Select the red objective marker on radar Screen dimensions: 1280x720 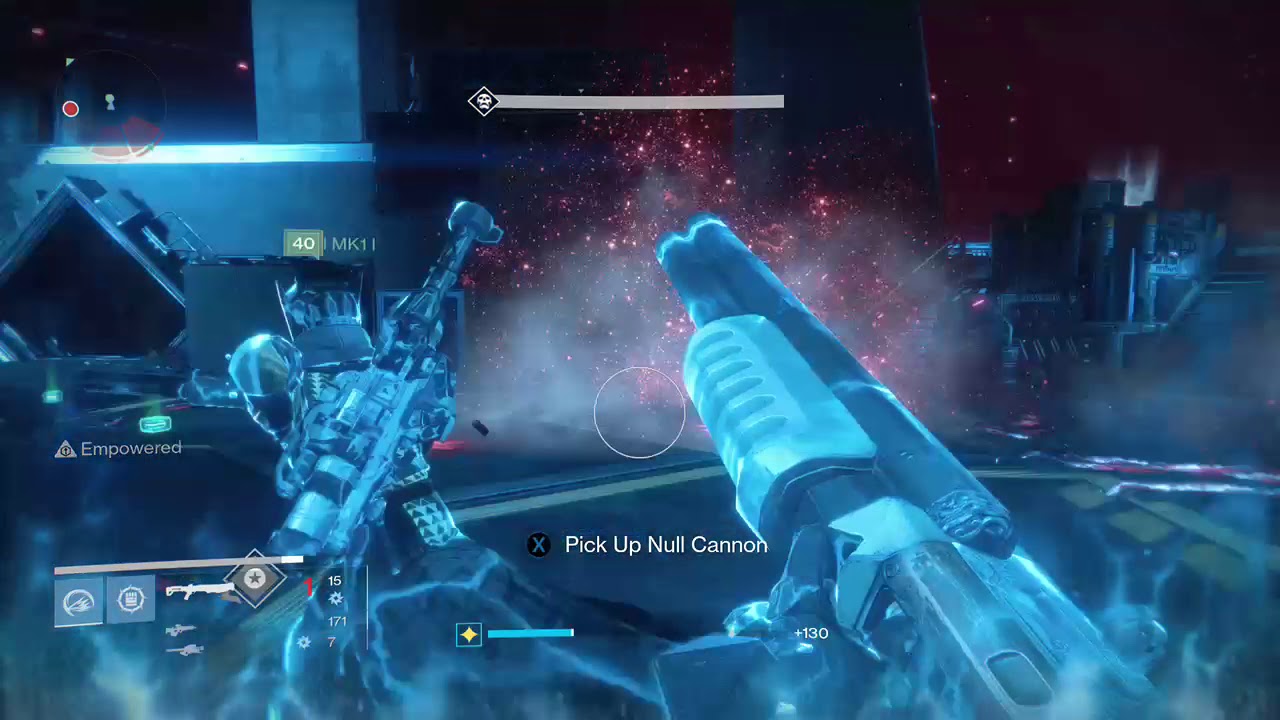71,109
